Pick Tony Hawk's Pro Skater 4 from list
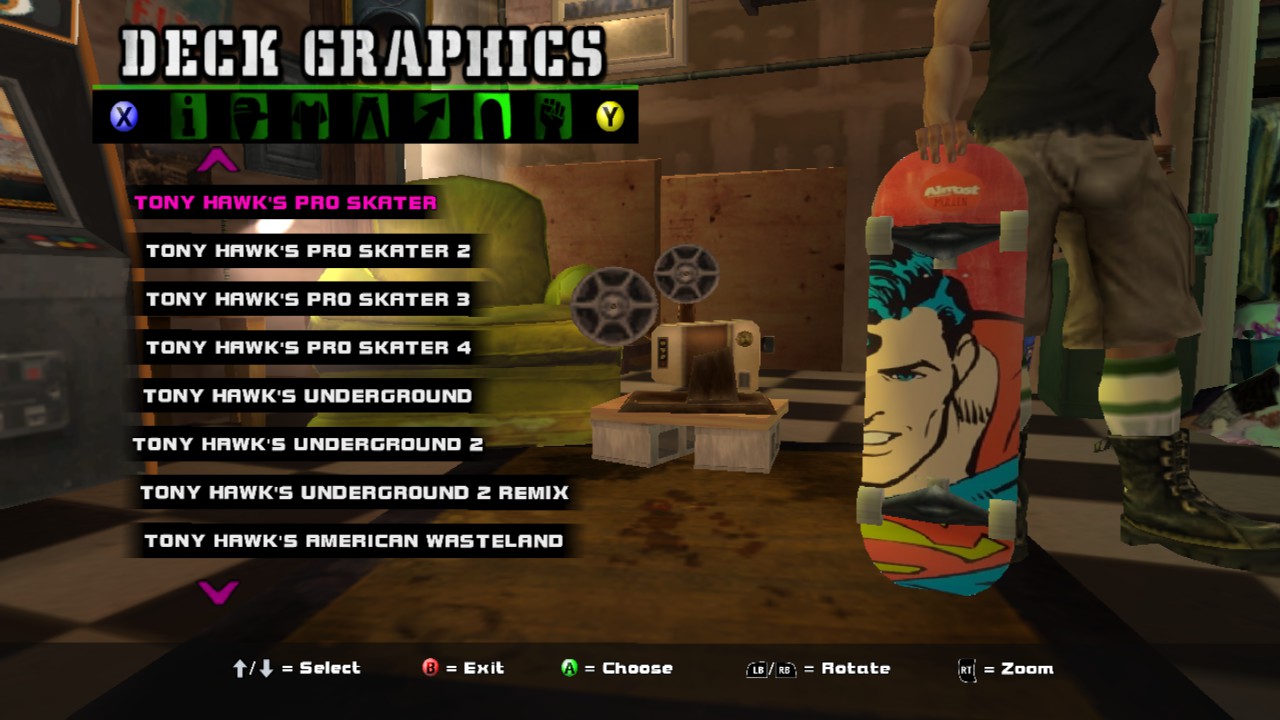This screenshot has width=1280, height=720. [x=308, y=348]
